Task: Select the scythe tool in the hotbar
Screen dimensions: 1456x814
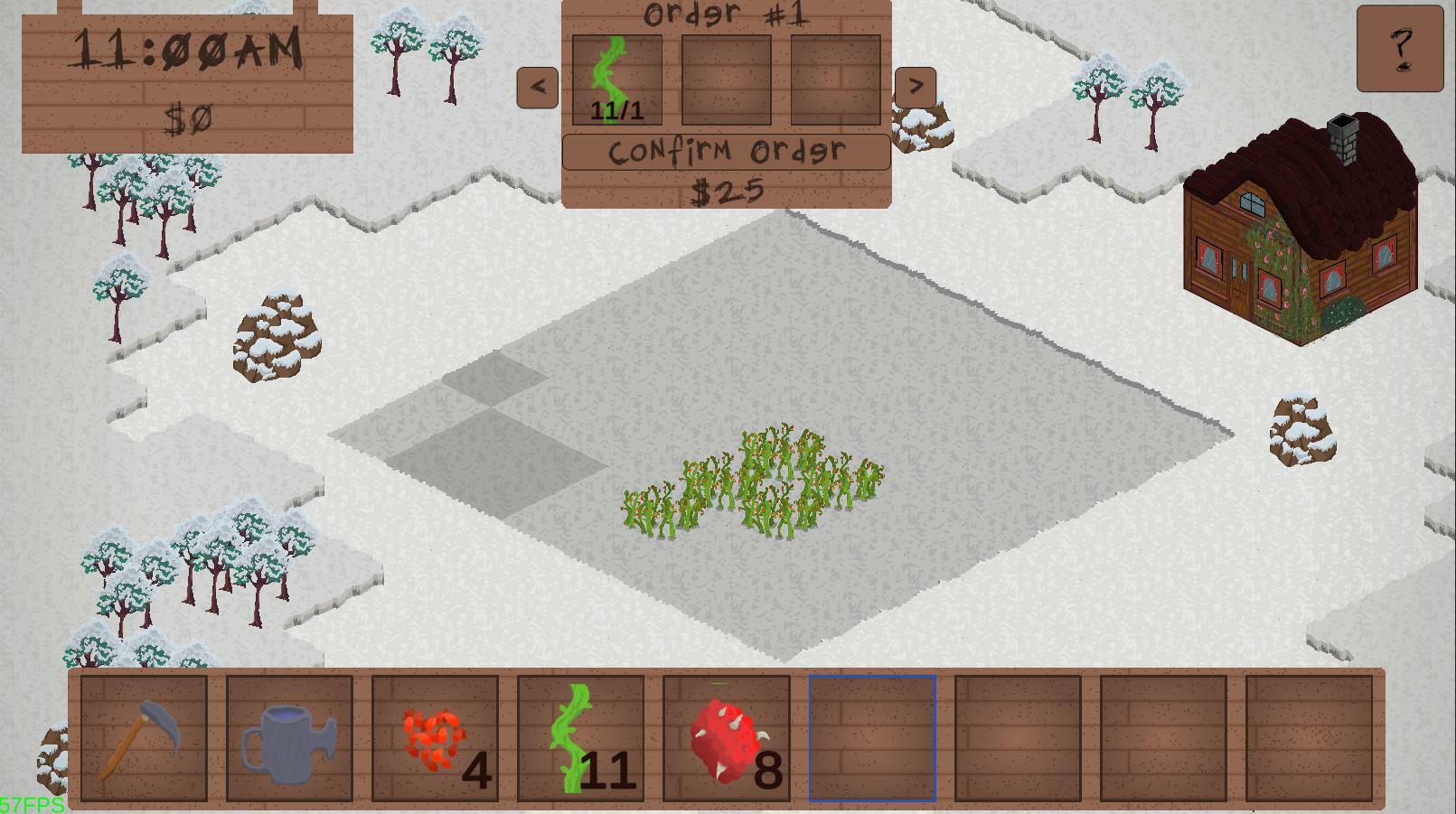Action: pyautogui.click(x=142, y=739)
